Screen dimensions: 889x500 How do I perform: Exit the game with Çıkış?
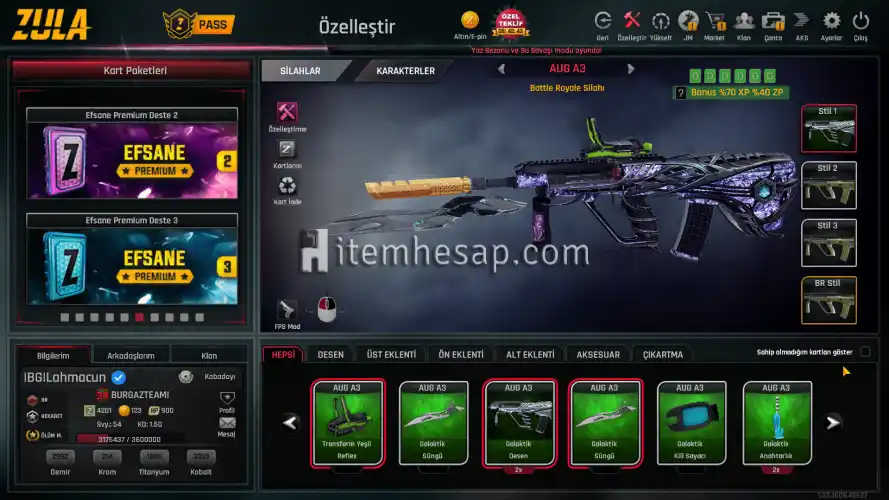point(860,23)
